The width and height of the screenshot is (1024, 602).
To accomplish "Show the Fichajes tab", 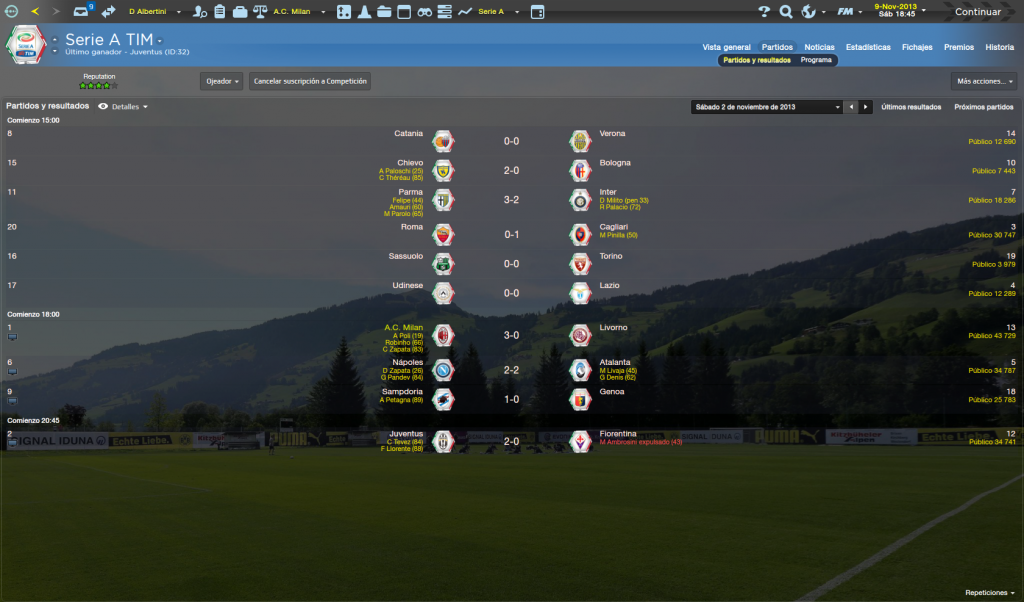I will [x=917, y=47].
